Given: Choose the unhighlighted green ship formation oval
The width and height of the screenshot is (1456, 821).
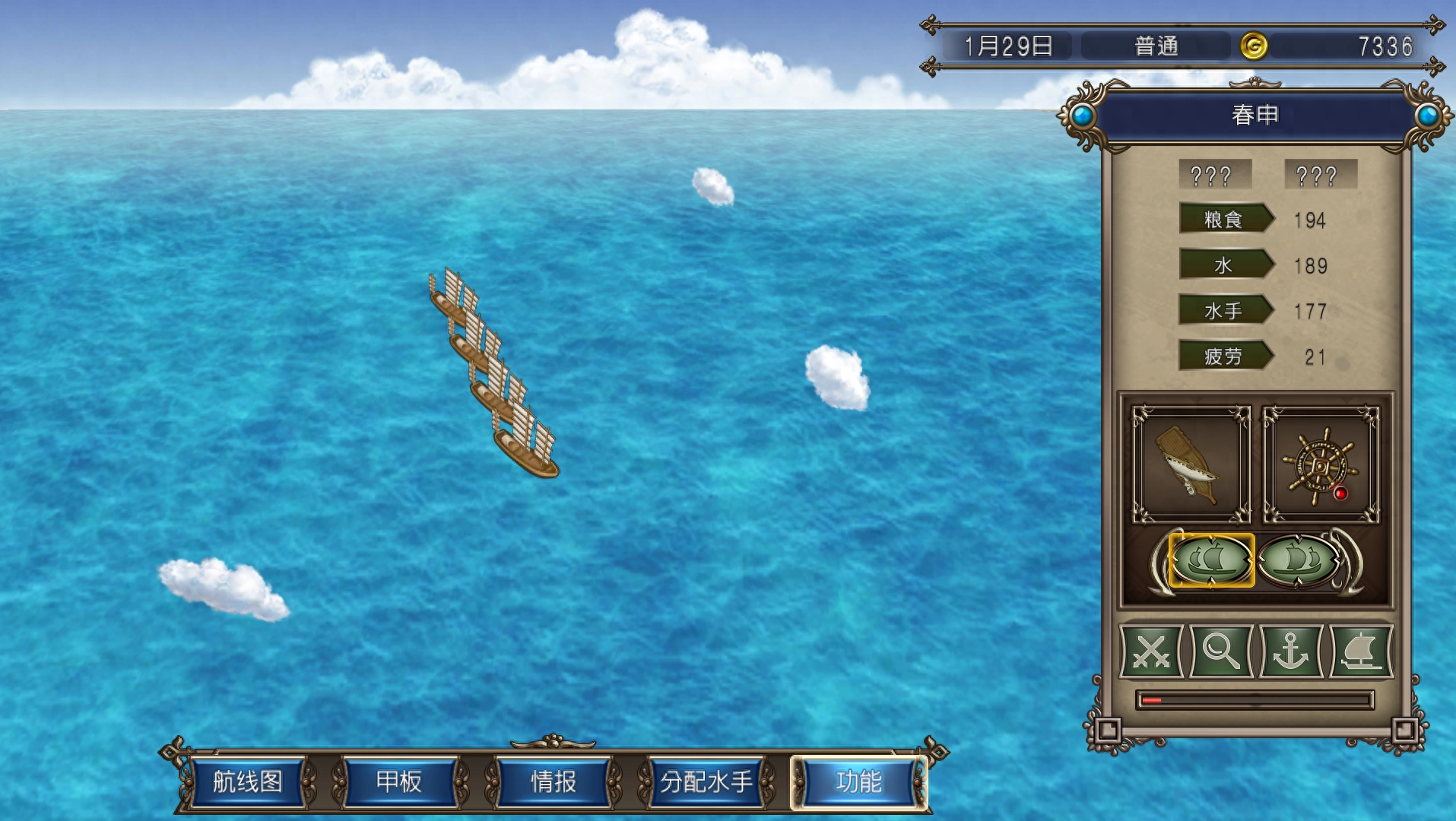Looking at the screenshot, I should click(1299, 560).
